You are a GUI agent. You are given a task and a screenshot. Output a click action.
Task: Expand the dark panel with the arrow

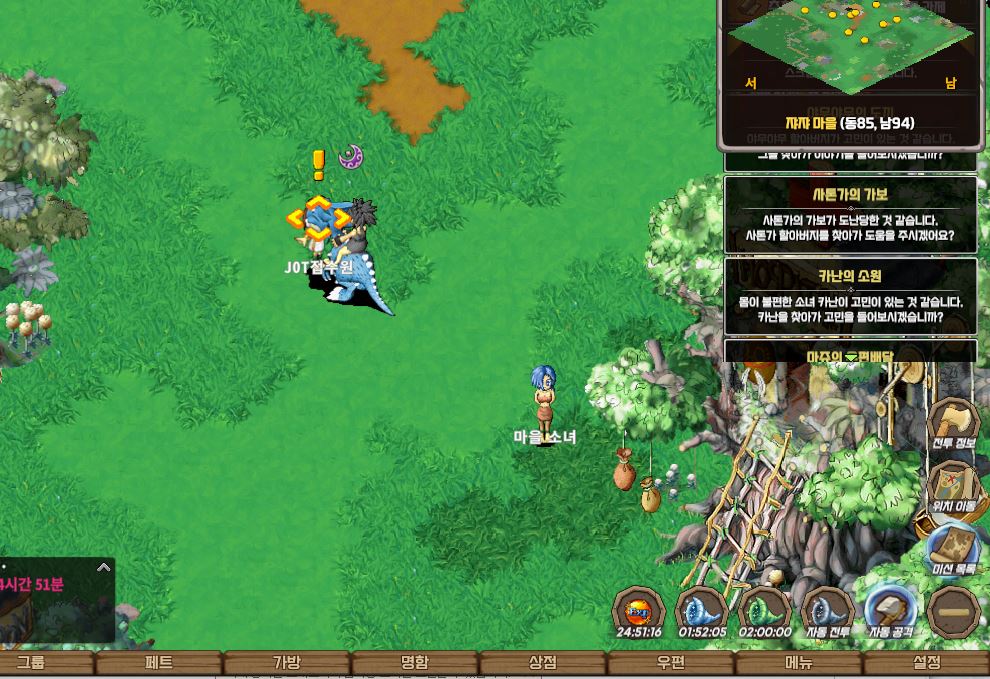tap(103, 567)
